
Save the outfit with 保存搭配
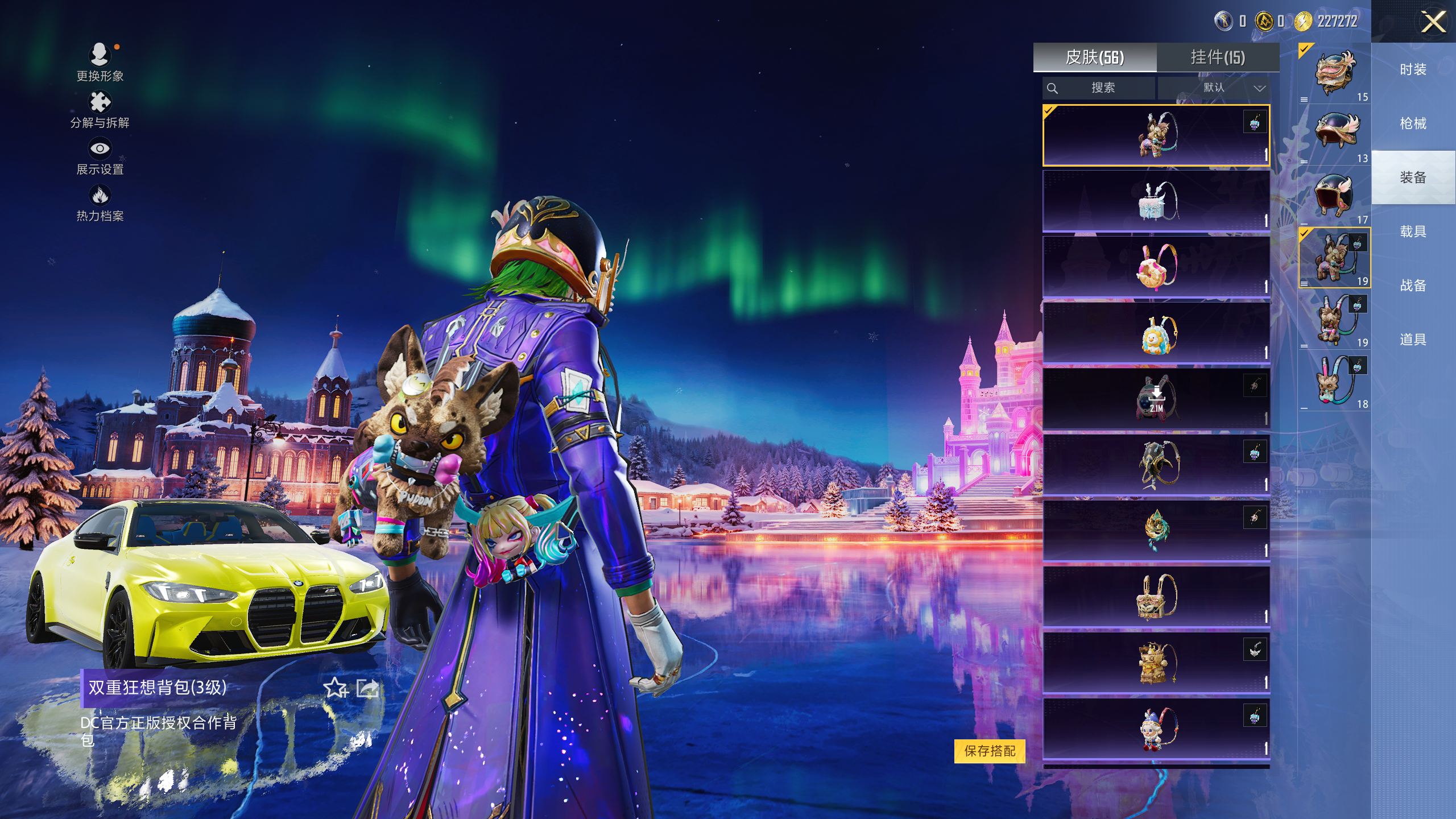990,751
